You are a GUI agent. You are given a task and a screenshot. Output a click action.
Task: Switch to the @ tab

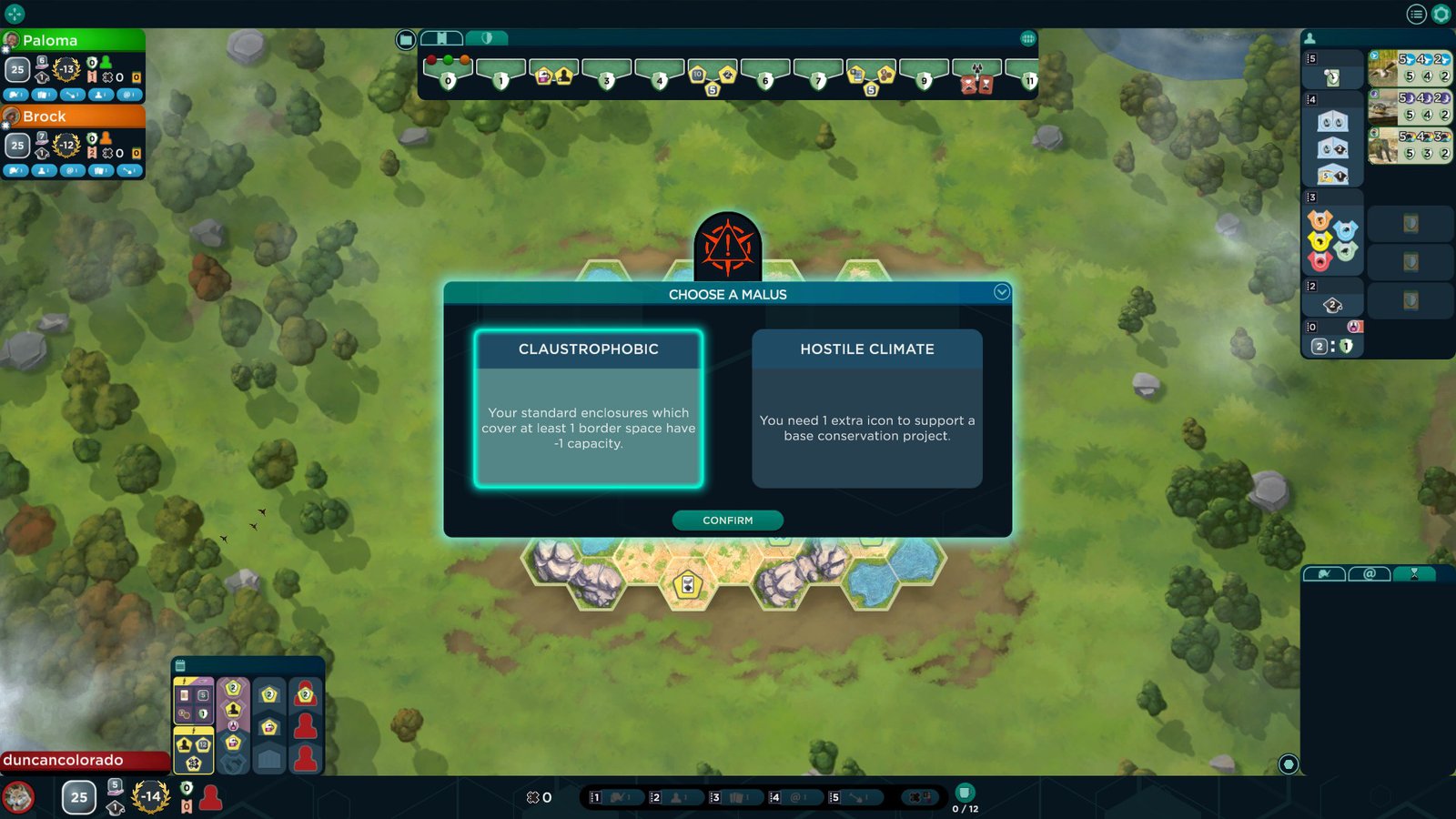(x=1369, y=573)
